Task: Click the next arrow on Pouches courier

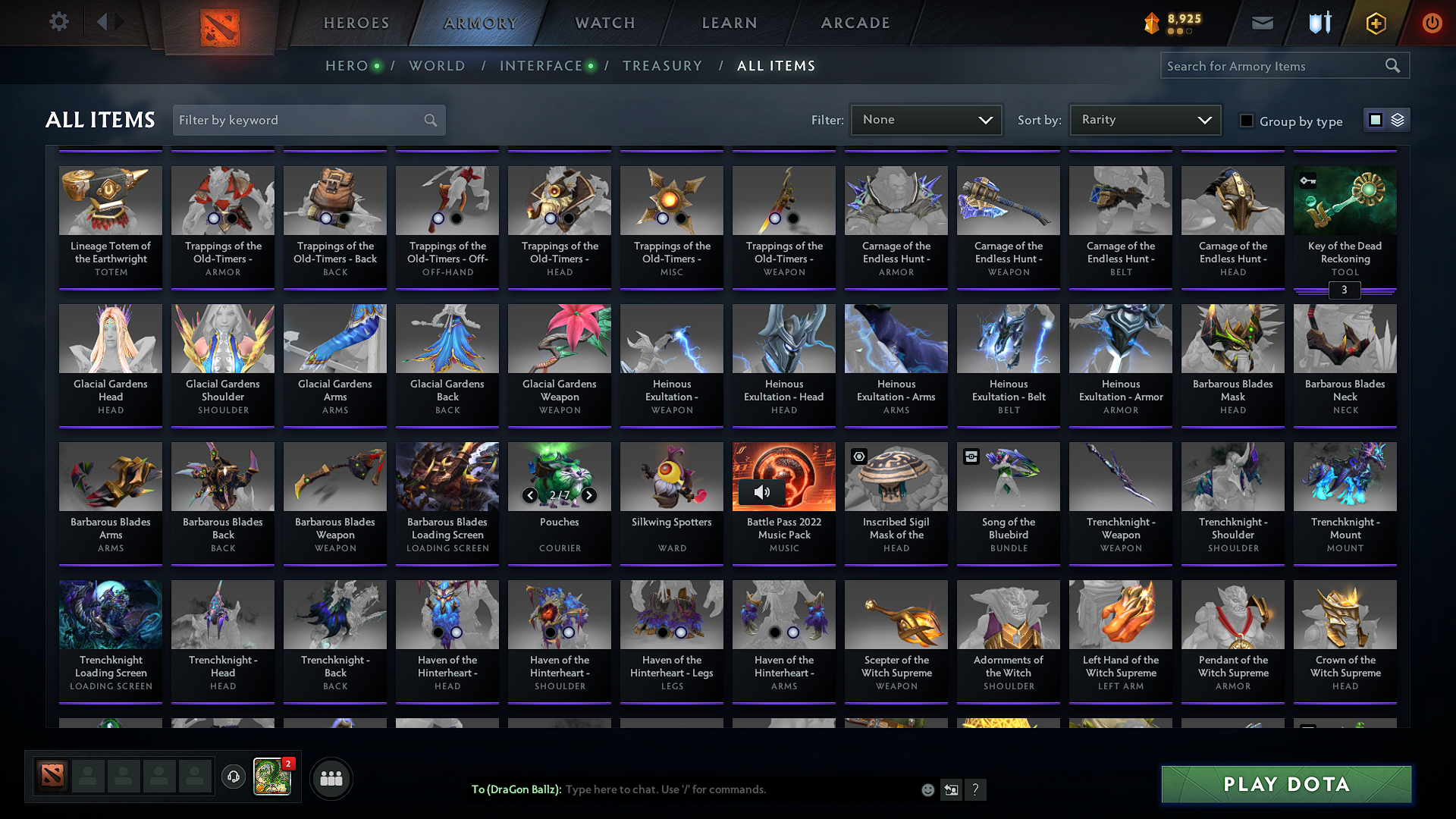Action: pos(589,495)
